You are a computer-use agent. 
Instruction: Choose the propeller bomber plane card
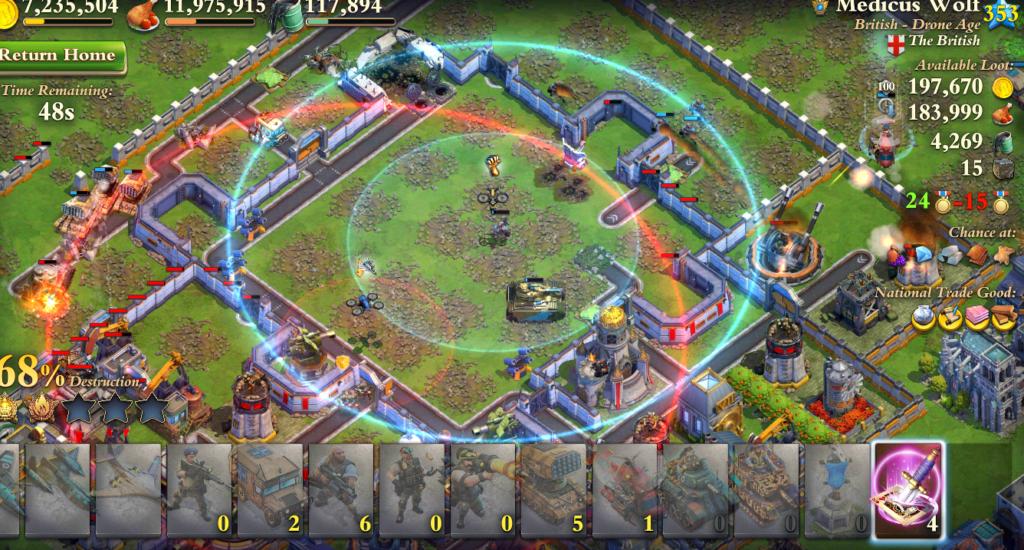point(129,488)
